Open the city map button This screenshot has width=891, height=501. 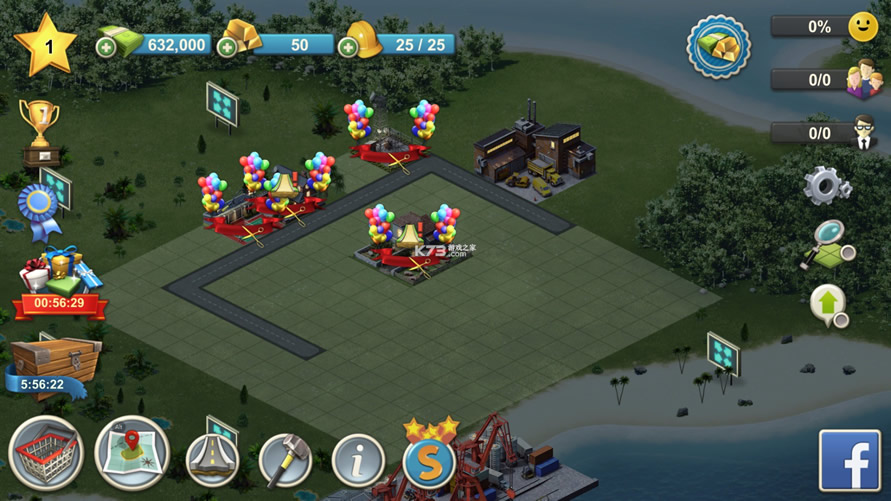click(x=132, y=454)
